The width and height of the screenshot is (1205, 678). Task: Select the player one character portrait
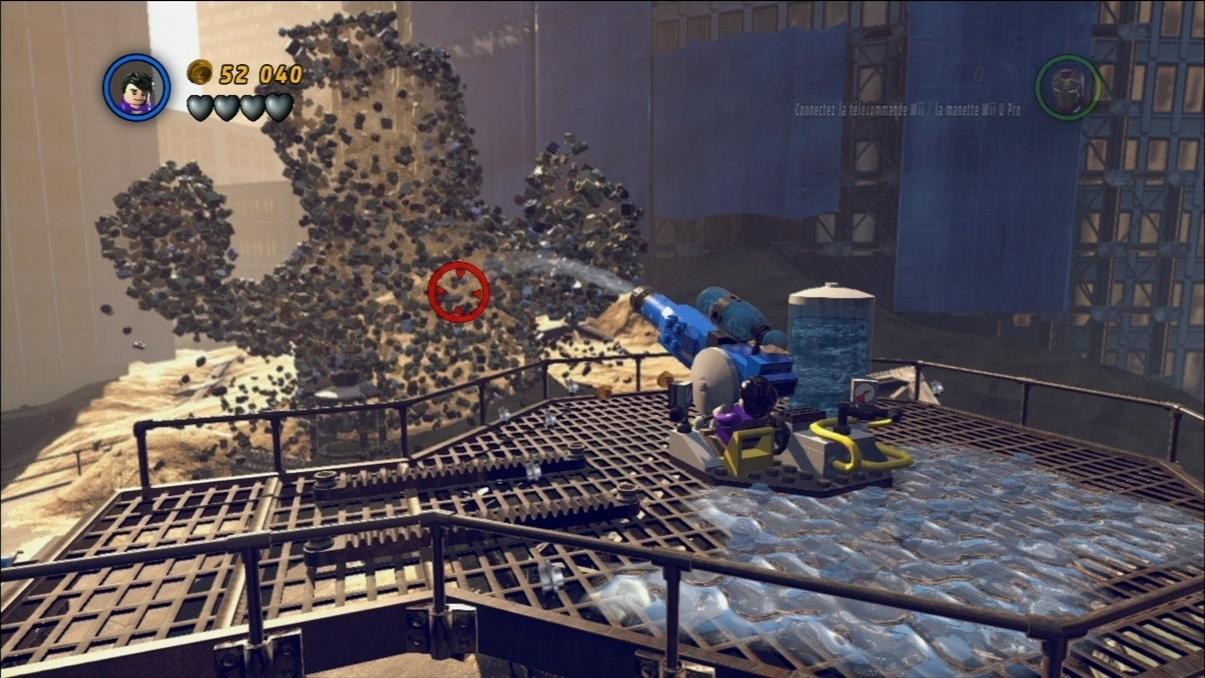point(137,88)
